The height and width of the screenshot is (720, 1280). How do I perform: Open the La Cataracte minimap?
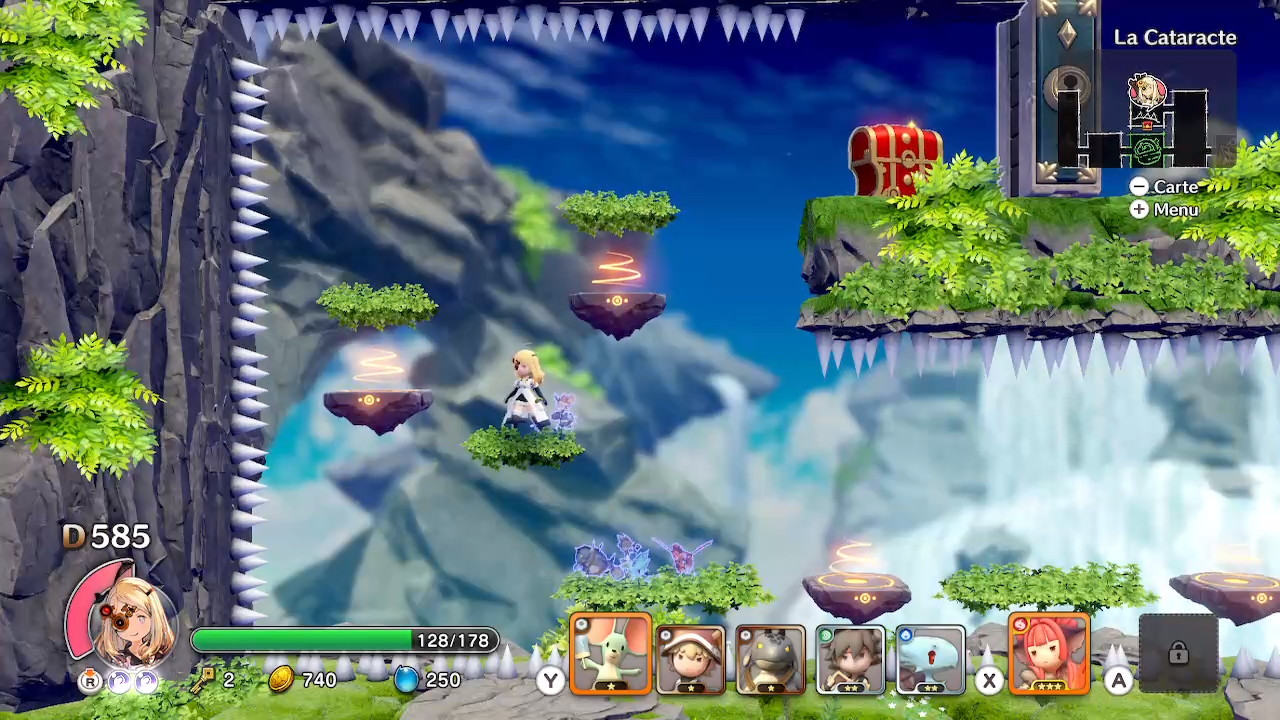(x=1146, y=120)
